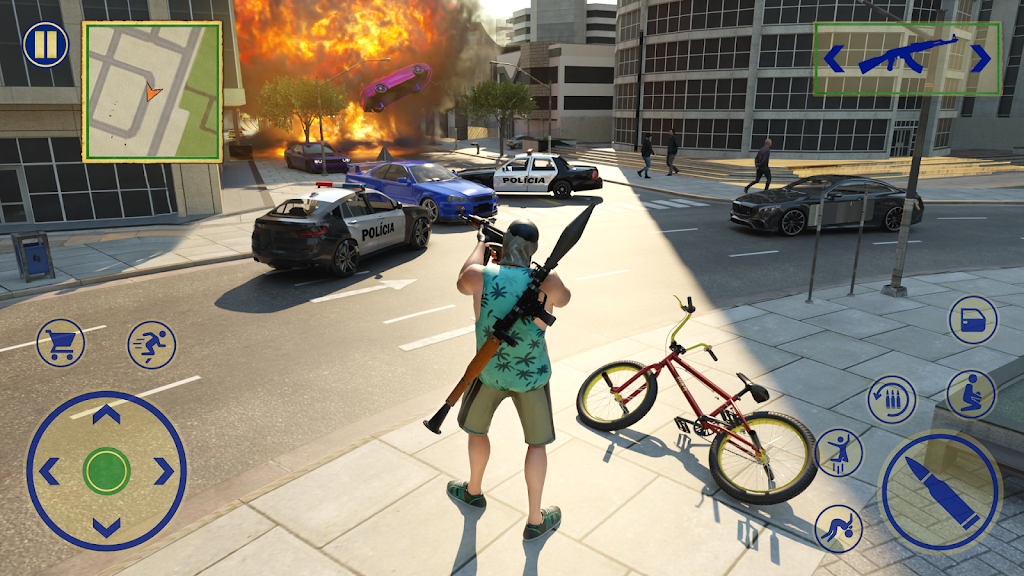Tap the green joystick center
Viewport: 1024px width, 576px height.
(x=106, y=470)
